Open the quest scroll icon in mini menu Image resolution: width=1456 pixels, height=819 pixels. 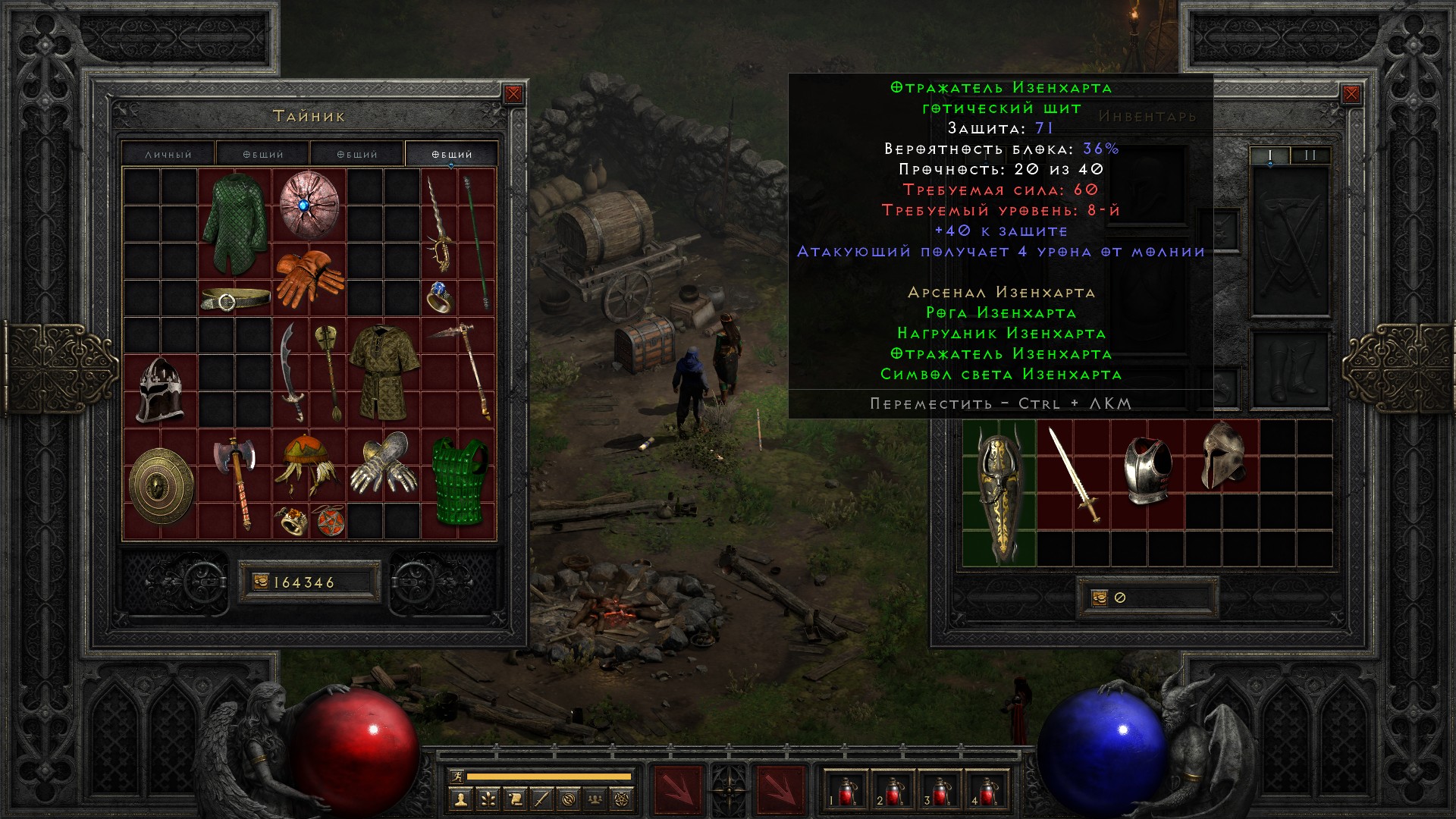coord(515,799)
